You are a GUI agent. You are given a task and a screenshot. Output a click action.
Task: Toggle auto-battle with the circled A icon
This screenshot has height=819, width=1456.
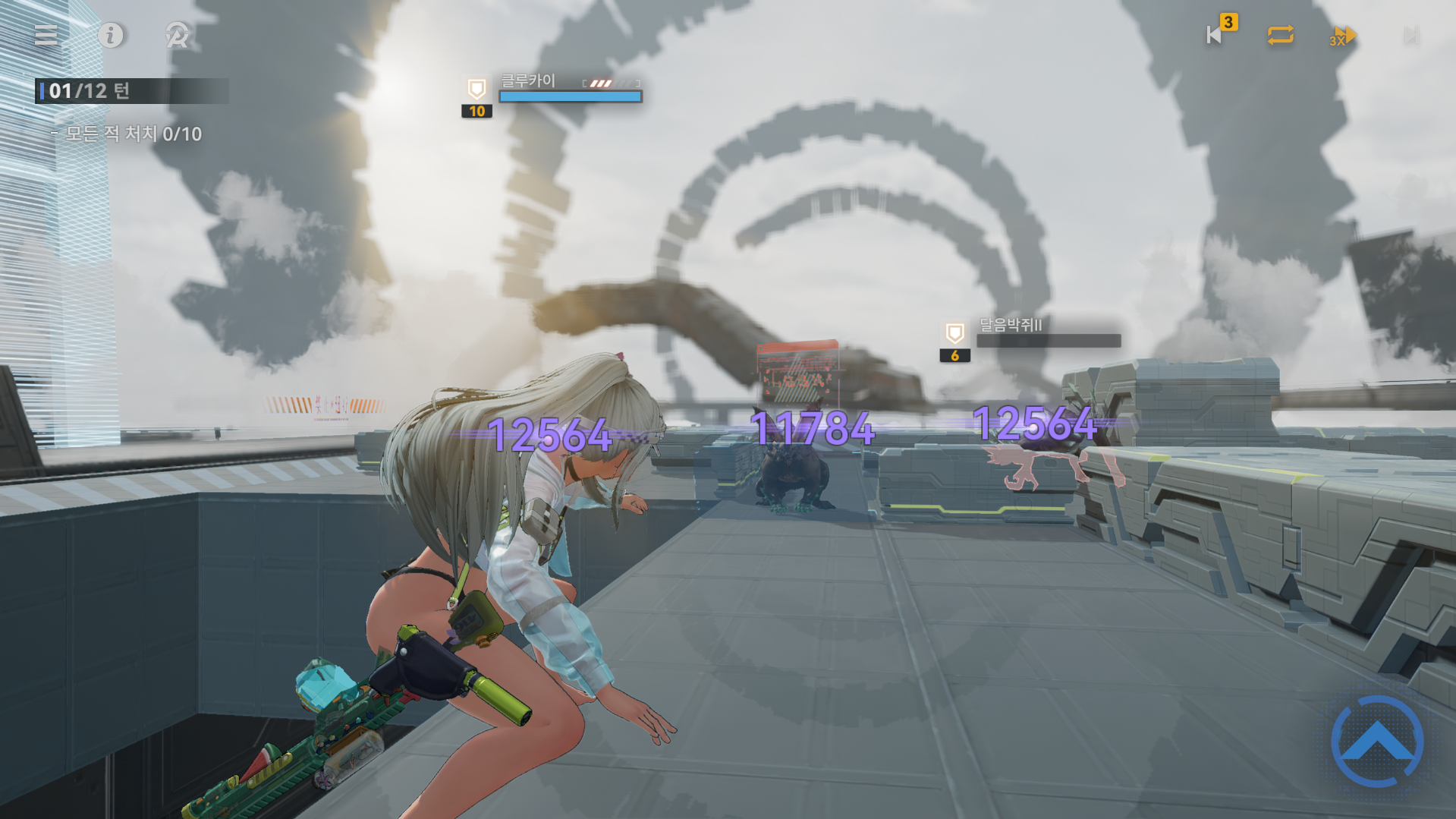click(x=177, y=35)
